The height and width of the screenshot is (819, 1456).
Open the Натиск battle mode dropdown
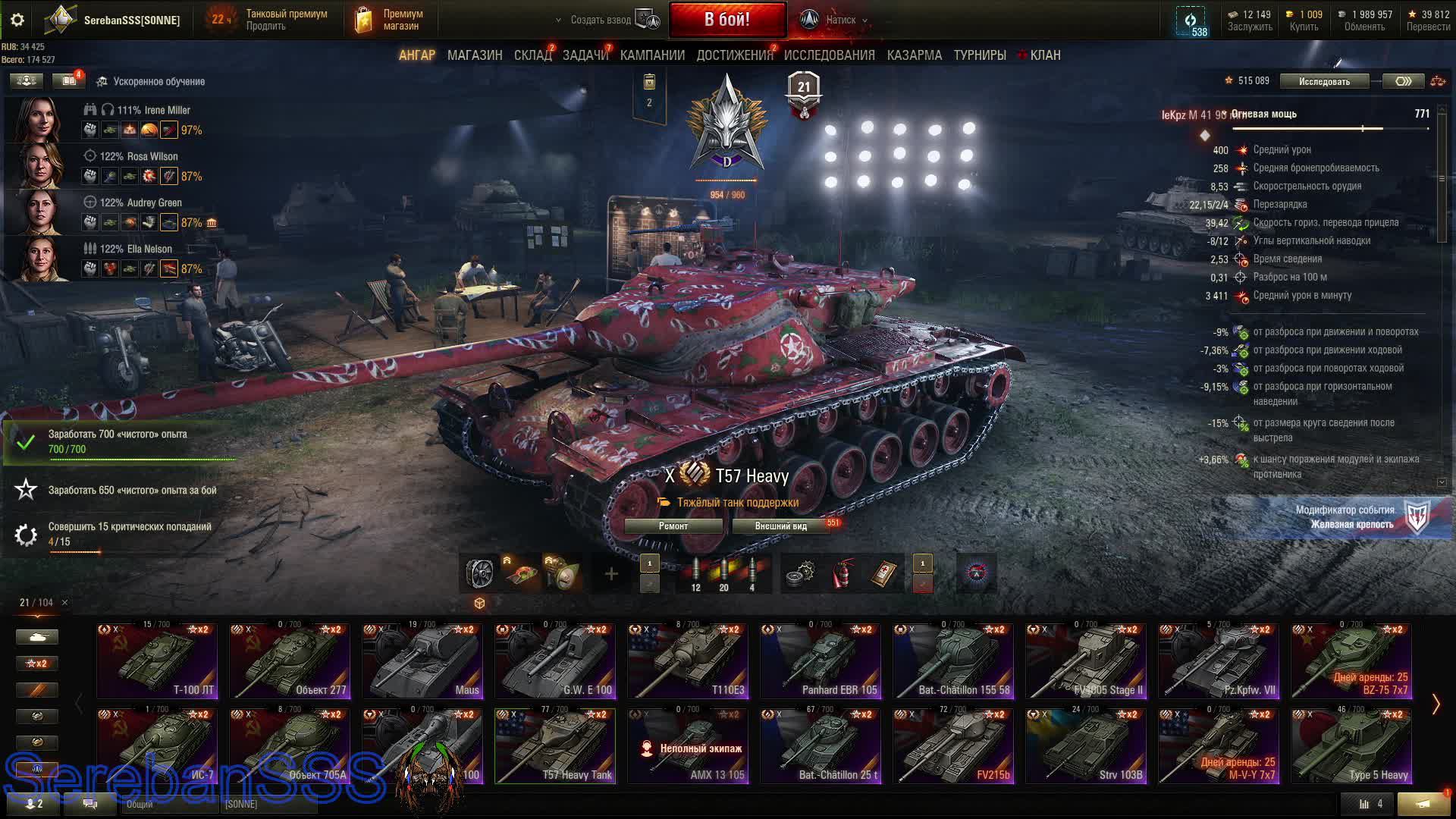pos(840,20)
